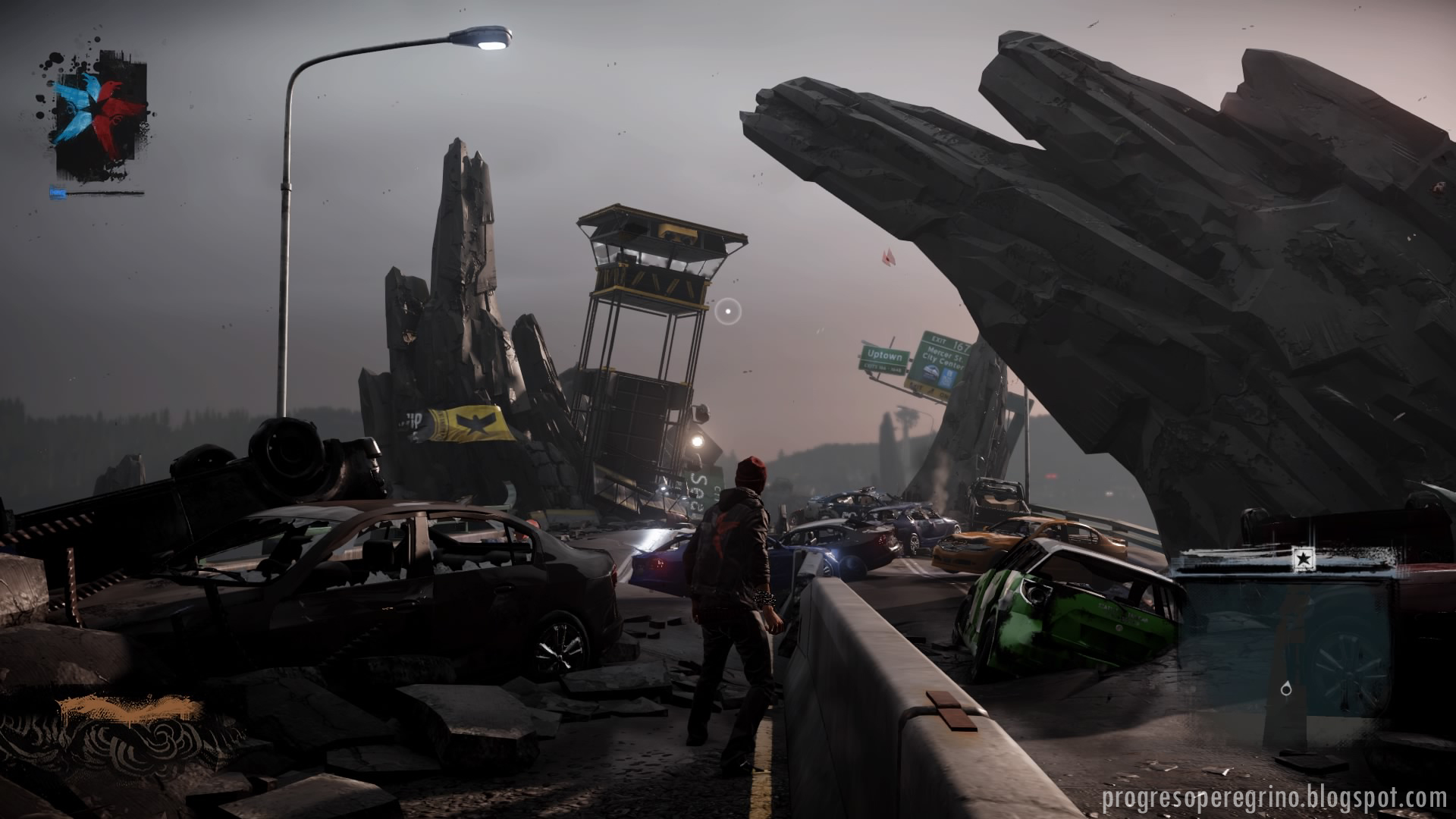Select the star marker above the minimap
The height and width of the screenshot is (819, 1456).
[1303, 560]
